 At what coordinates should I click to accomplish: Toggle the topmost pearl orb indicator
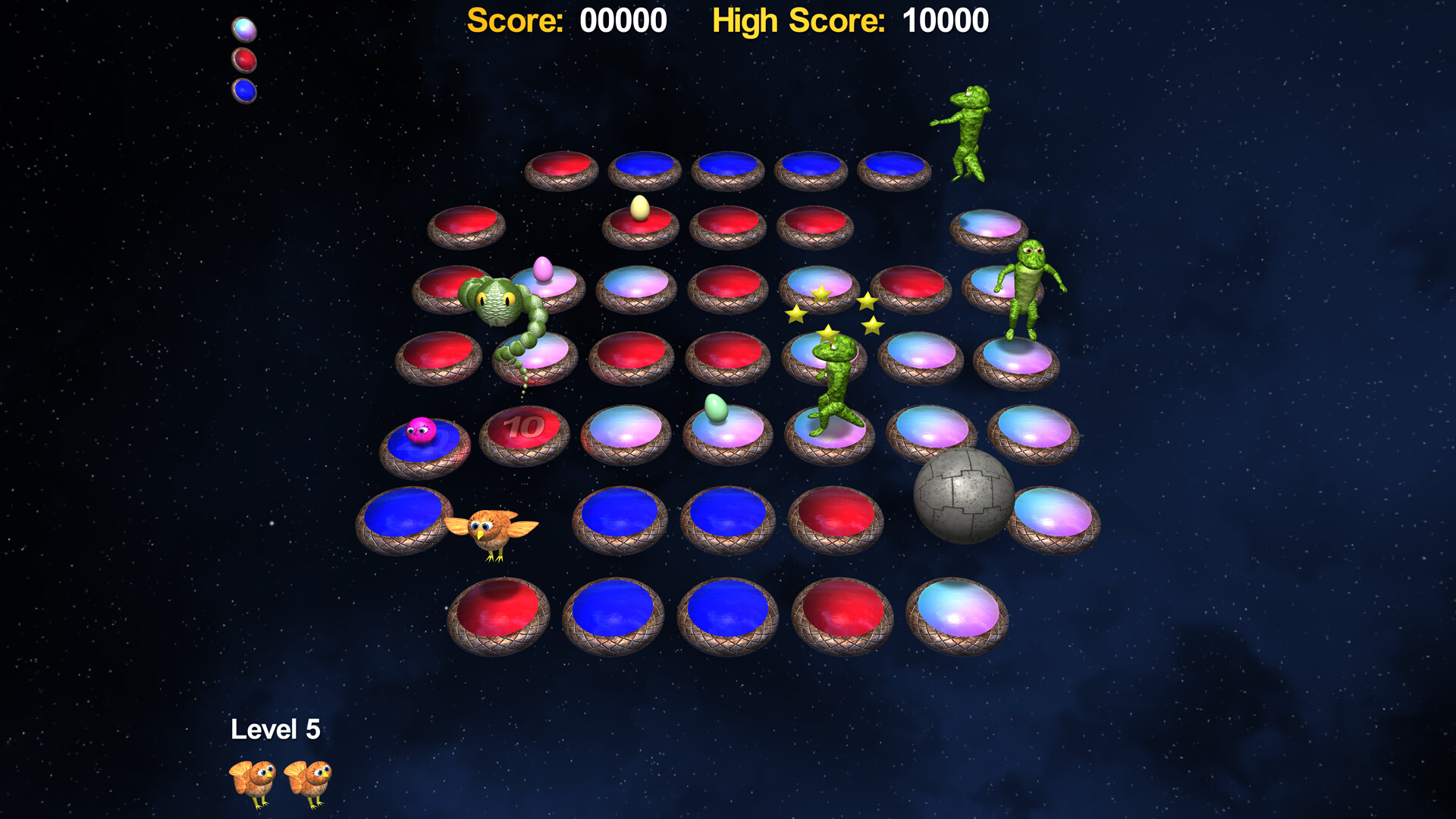pyautogui.click(x=243, y=29)
